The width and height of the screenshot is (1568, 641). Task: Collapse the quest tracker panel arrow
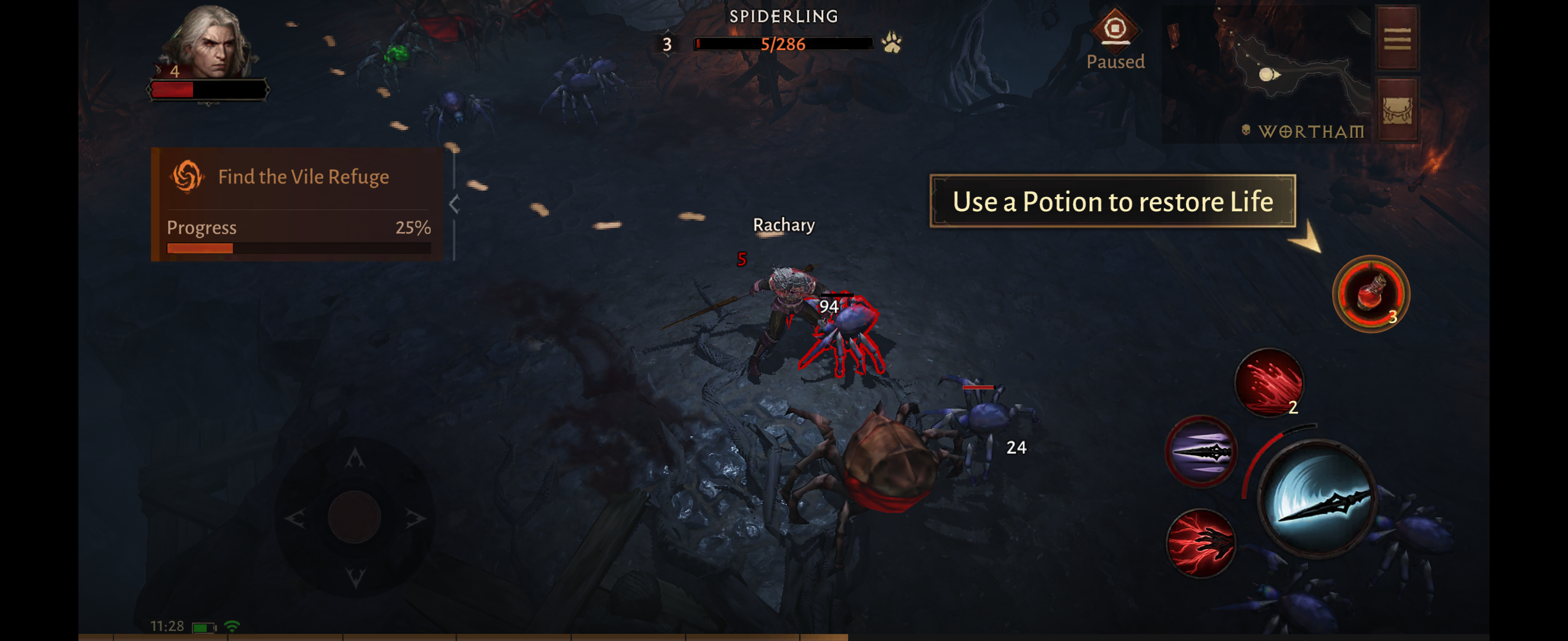454,204
